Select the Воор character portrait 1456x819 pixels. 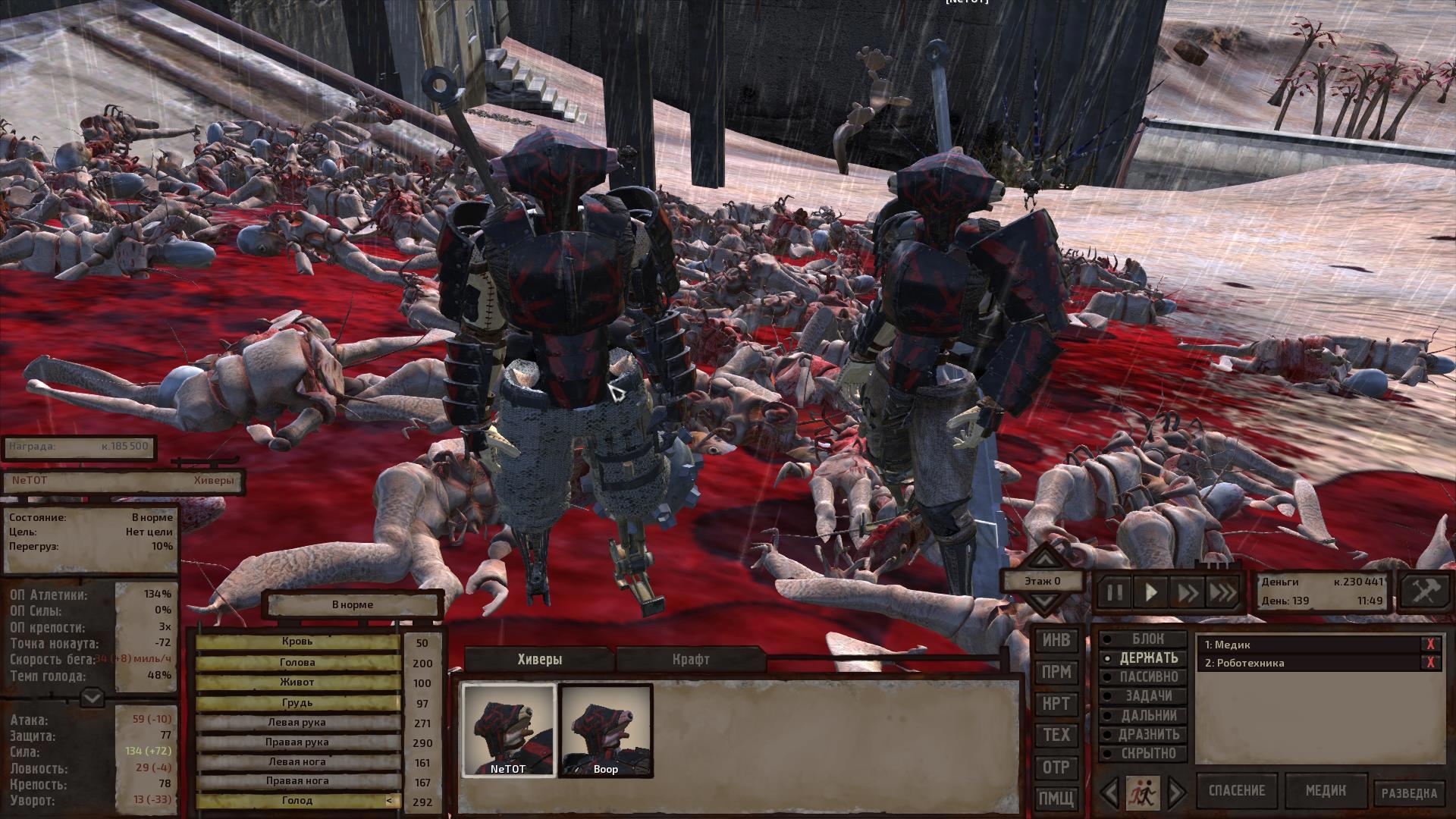(606, 731)
